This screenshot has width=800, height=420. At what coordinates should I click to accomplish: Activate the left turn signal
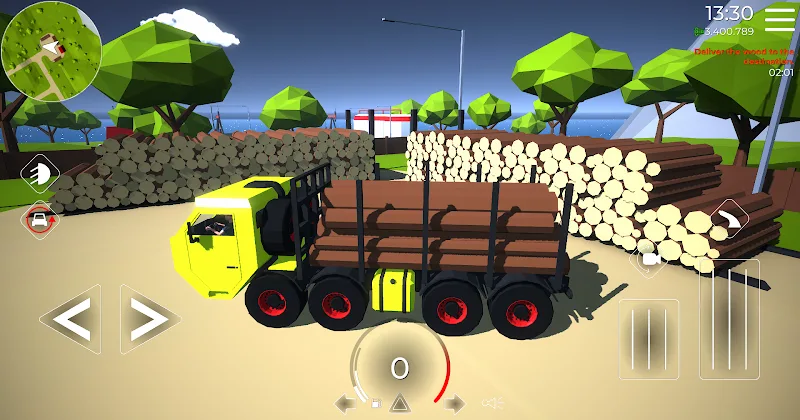(344, 404)
